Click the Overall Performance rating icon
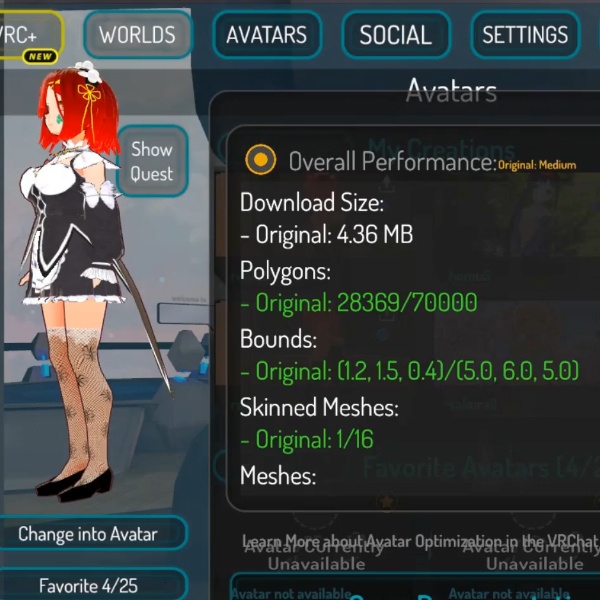Viewport: 600px width, 600px height. pyautogui.click(x=260, y=159)
